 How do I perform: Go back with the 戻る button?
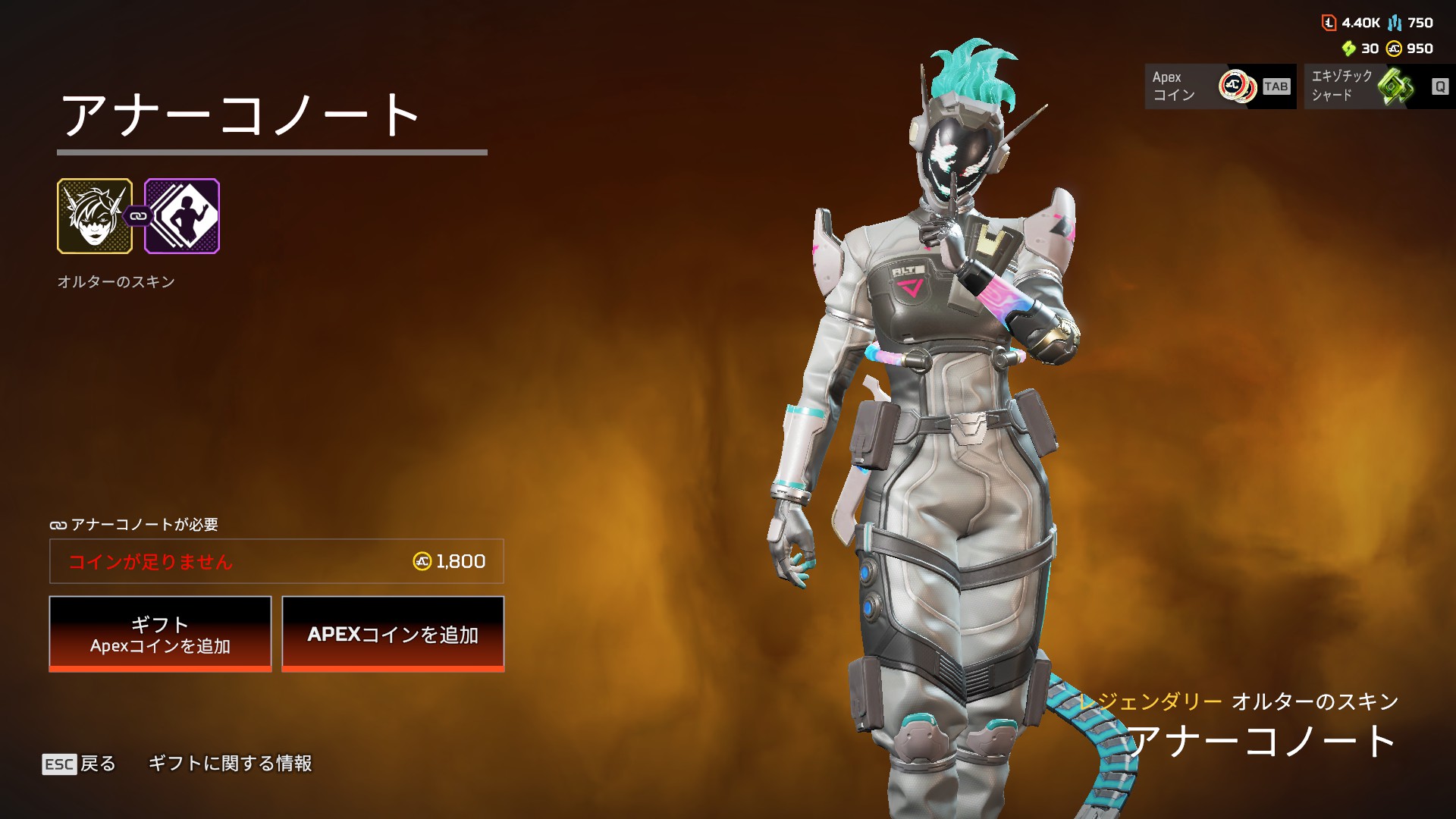pos(80,764)
